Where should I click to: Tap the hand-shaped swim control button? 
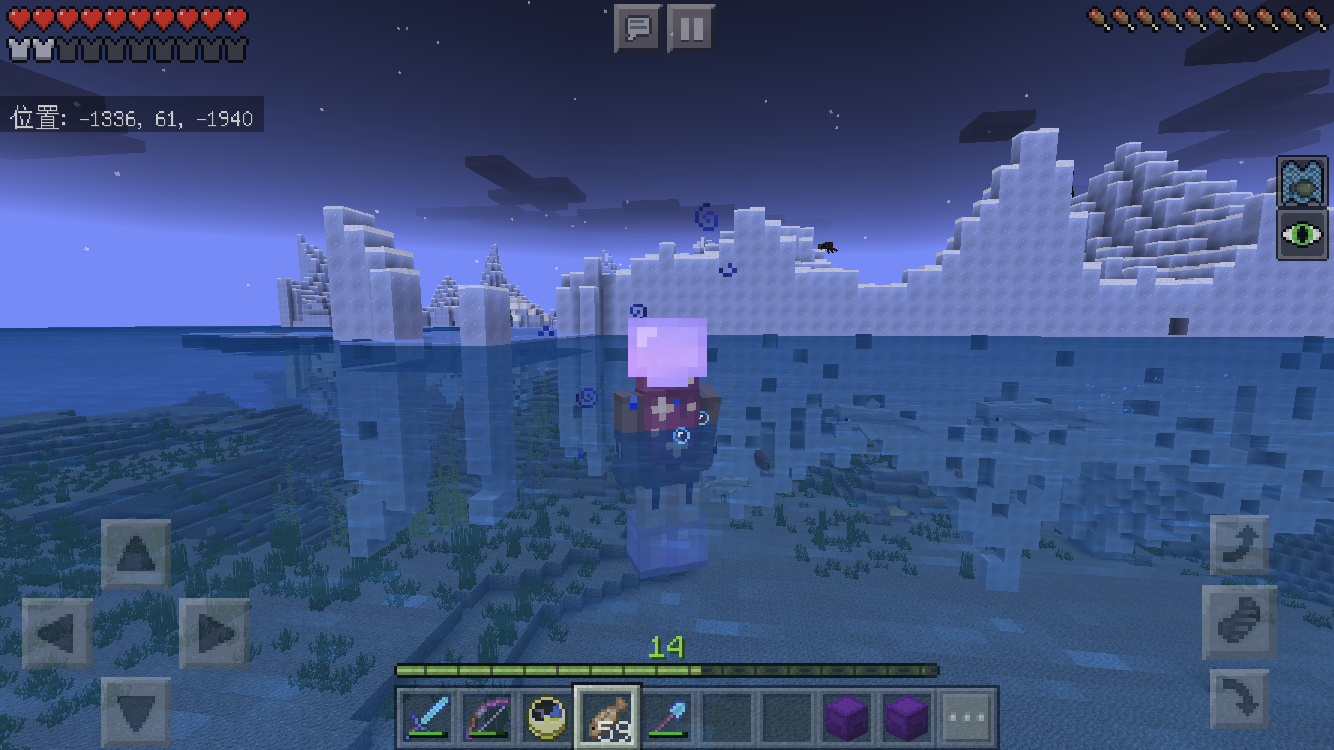click(1239, 622)
